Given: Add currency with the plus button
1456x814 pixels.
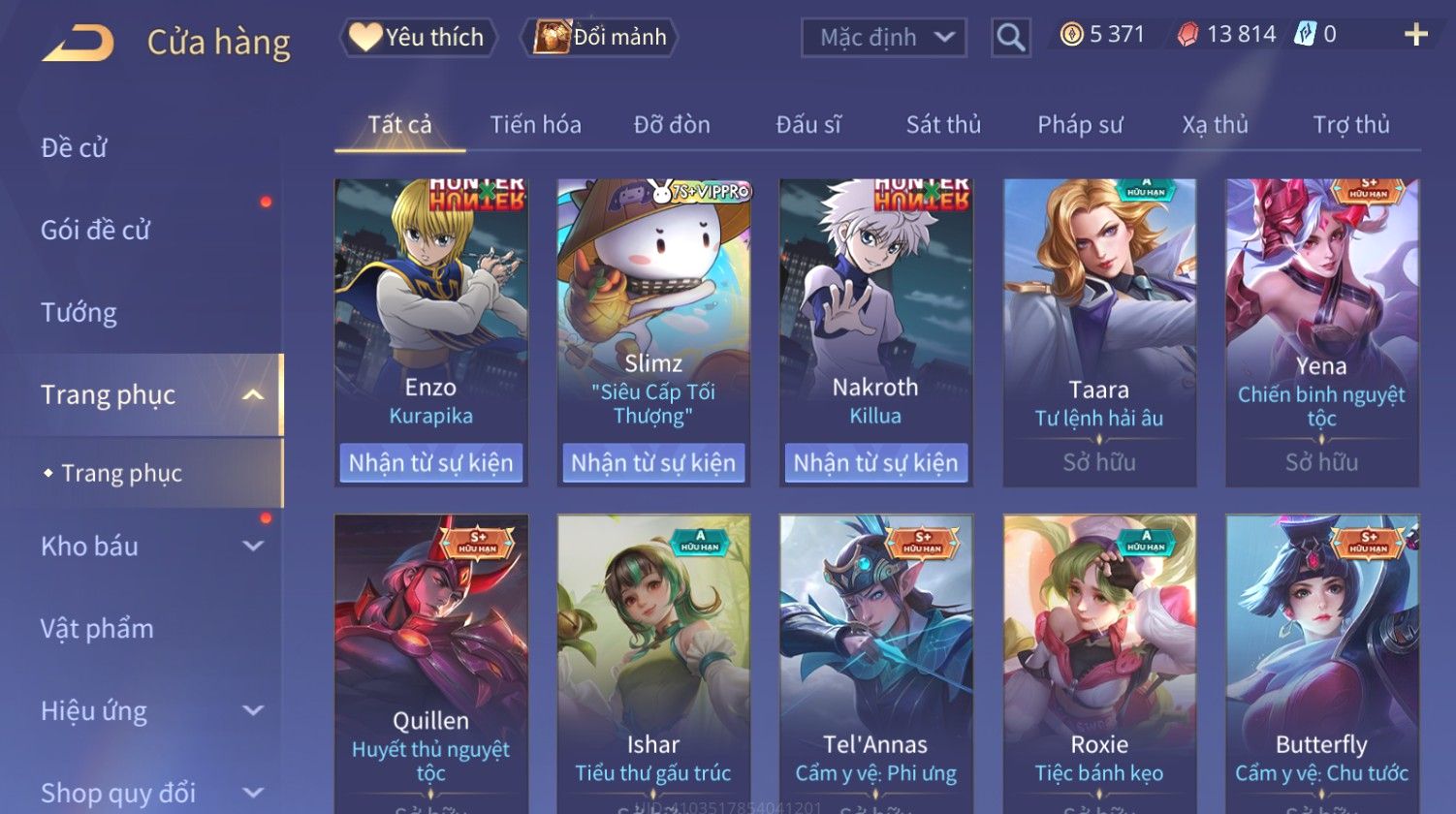Looking at the screenshot, I should pyautogui.click(x=1415, y=35).
